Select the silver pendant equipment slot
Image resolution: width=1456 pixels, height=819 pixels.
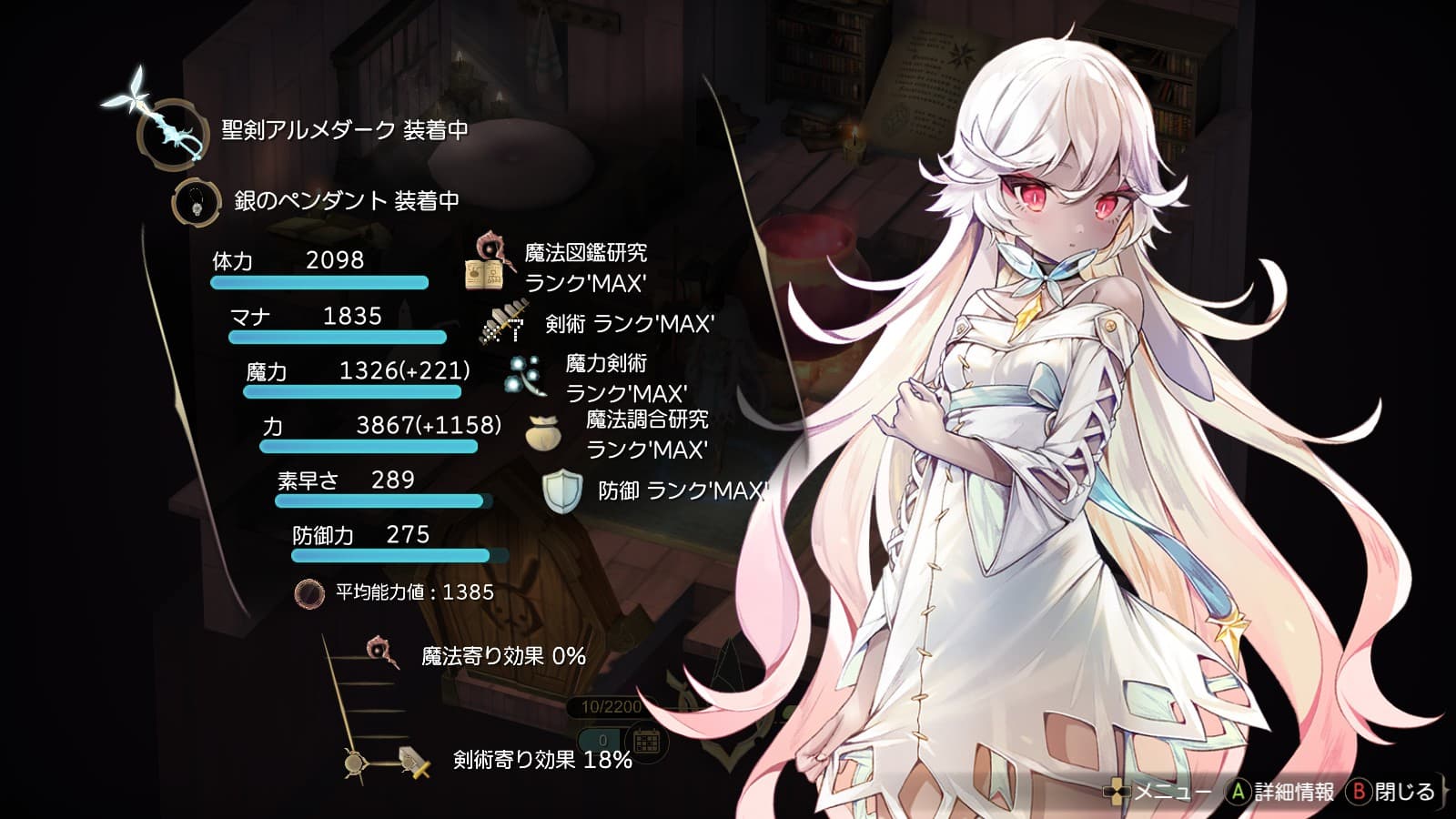click(x=197, y=201)
